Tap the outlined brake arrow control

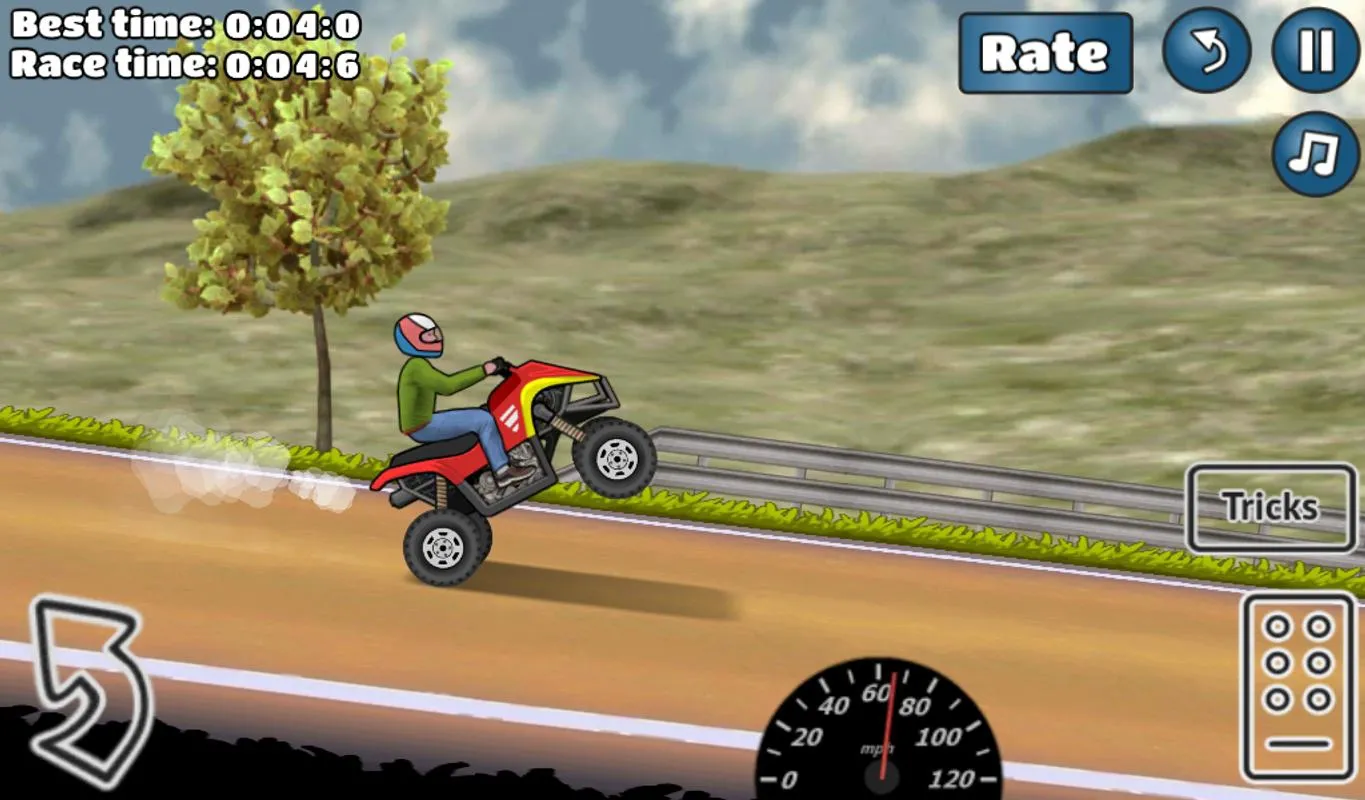tap(88, 689)
